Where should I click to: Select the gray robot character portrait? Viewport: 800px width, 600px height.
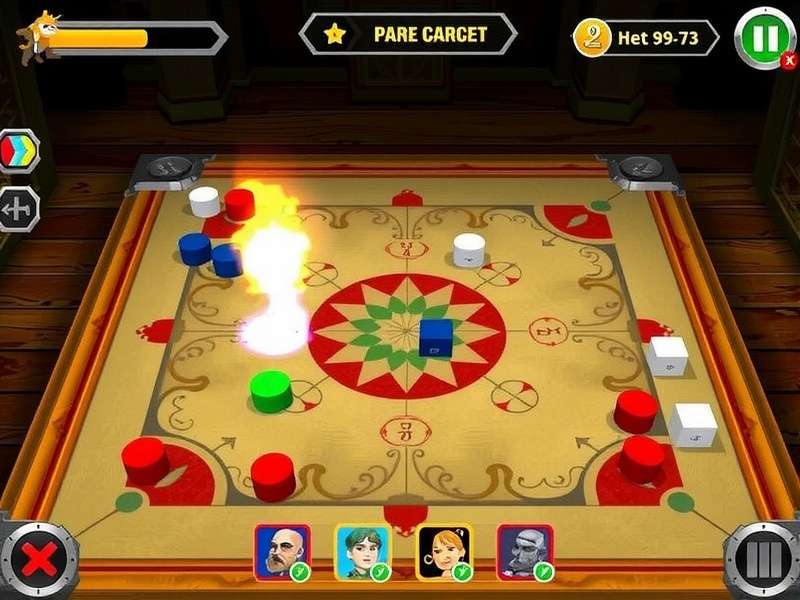[x=525, y=551]
